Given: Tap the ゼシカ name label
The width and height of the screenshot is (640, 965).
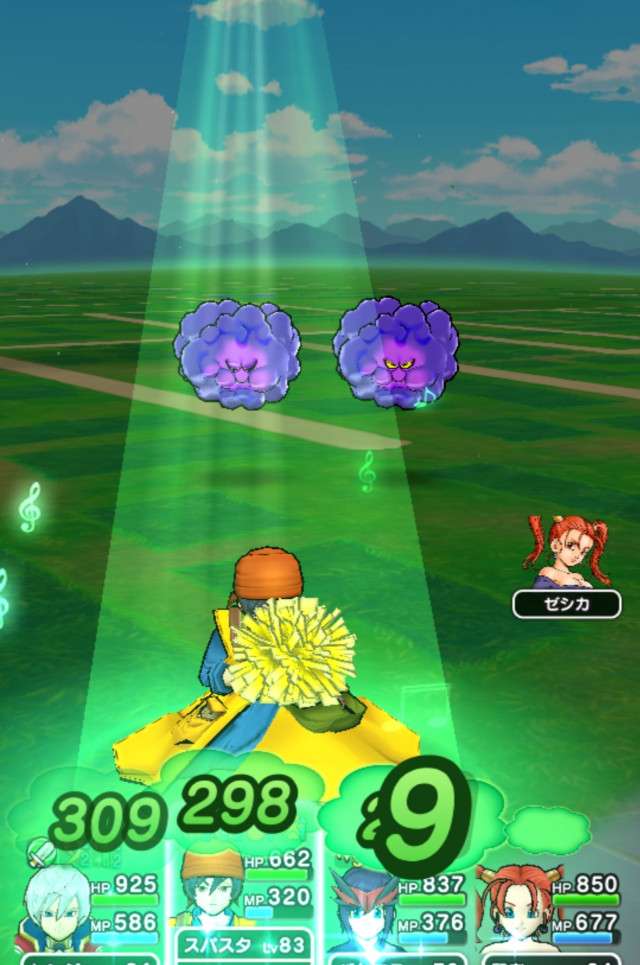Looking at the screenshot, I should coord(566,604).
